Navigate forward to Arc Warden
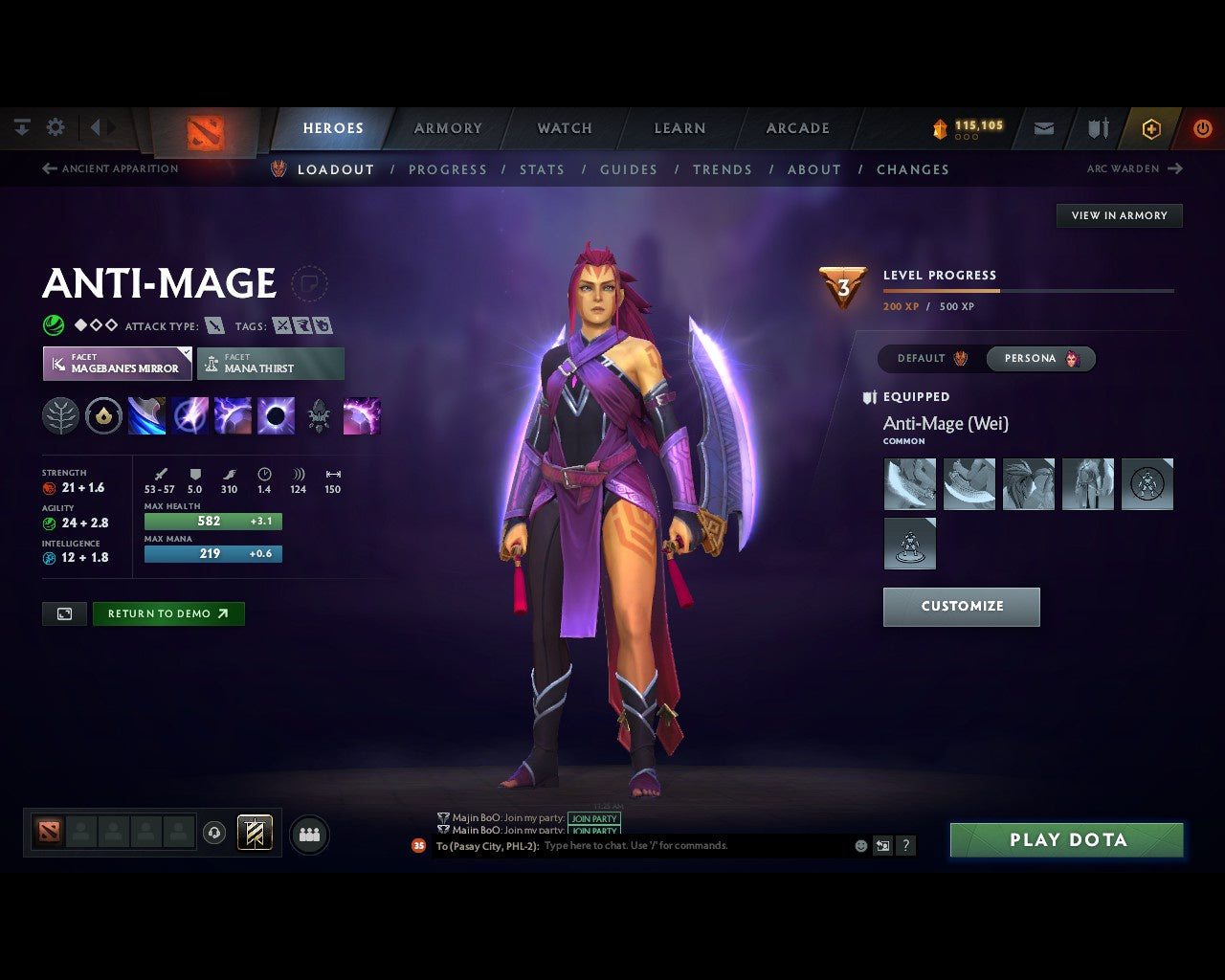Screen dimensions: 1225x980 coord(1135,168)
